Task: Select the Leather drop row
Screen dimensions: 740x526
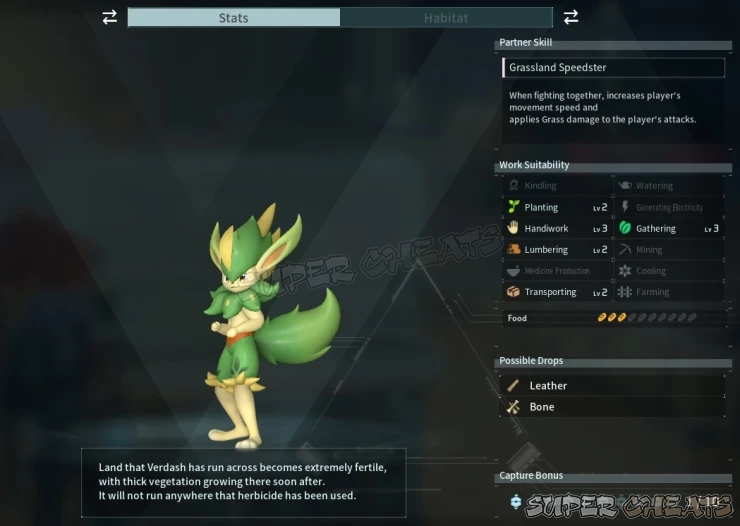Action: [612, 385]
